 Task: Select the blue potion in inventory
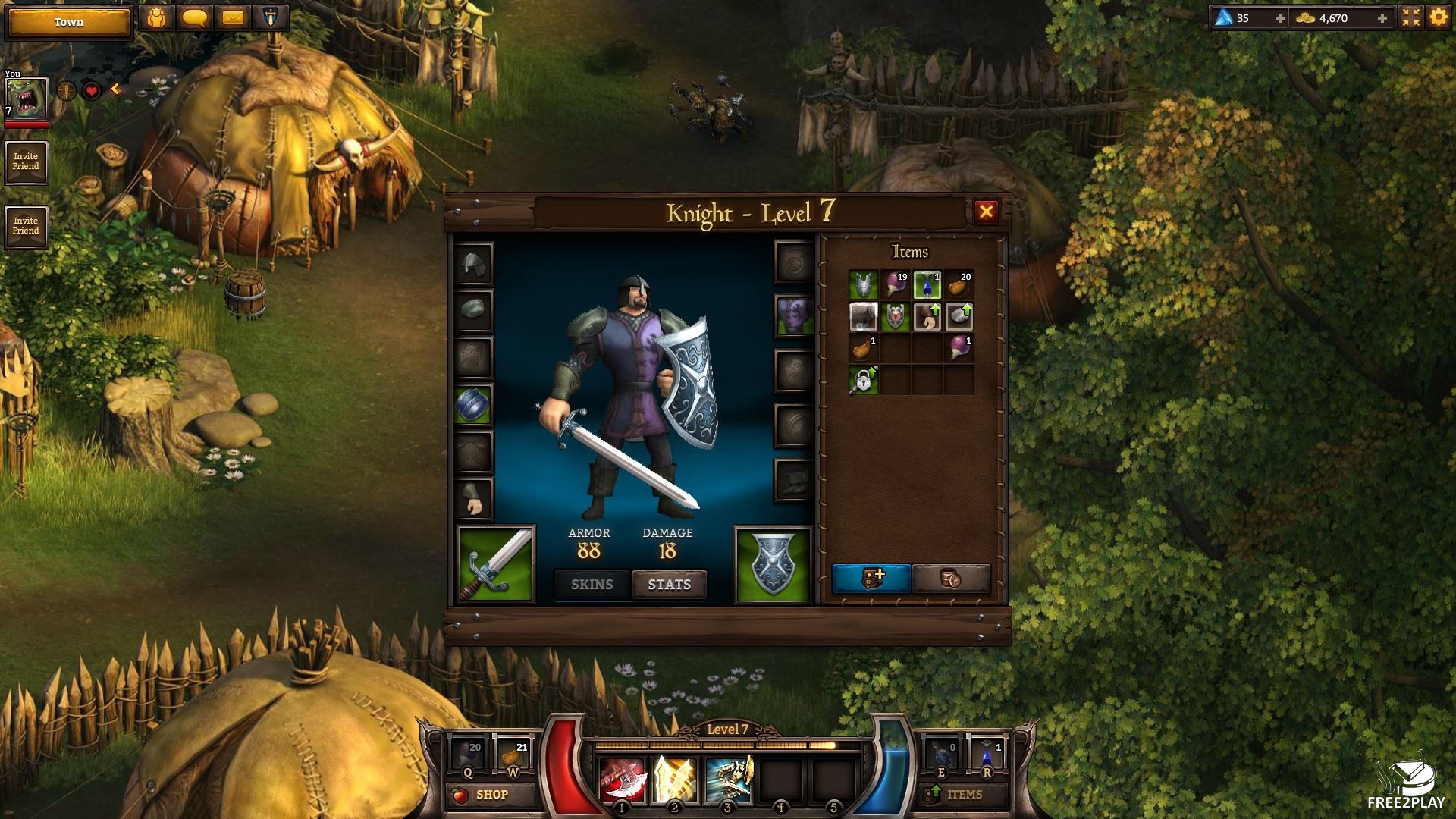tap(927, 285)
